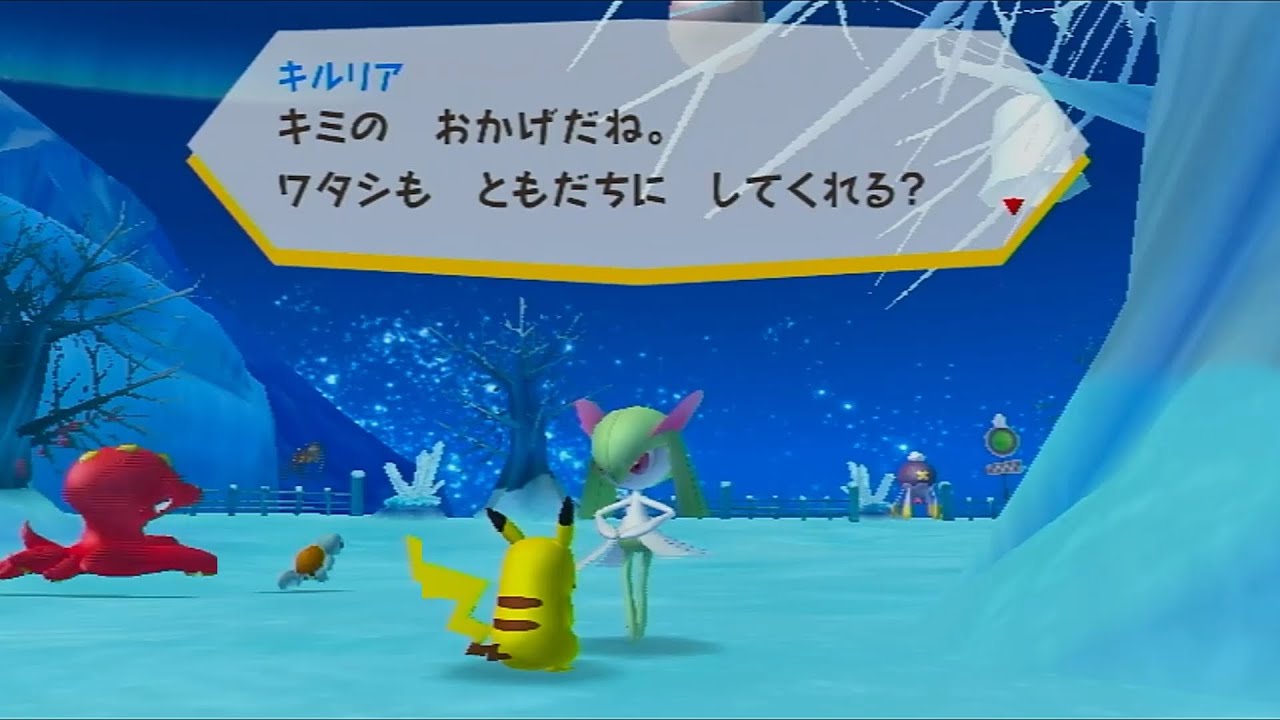Click the butterfly Pokémon flying near the fence
This screenshot has width=1280, height=720.
(x=307, y=452)
